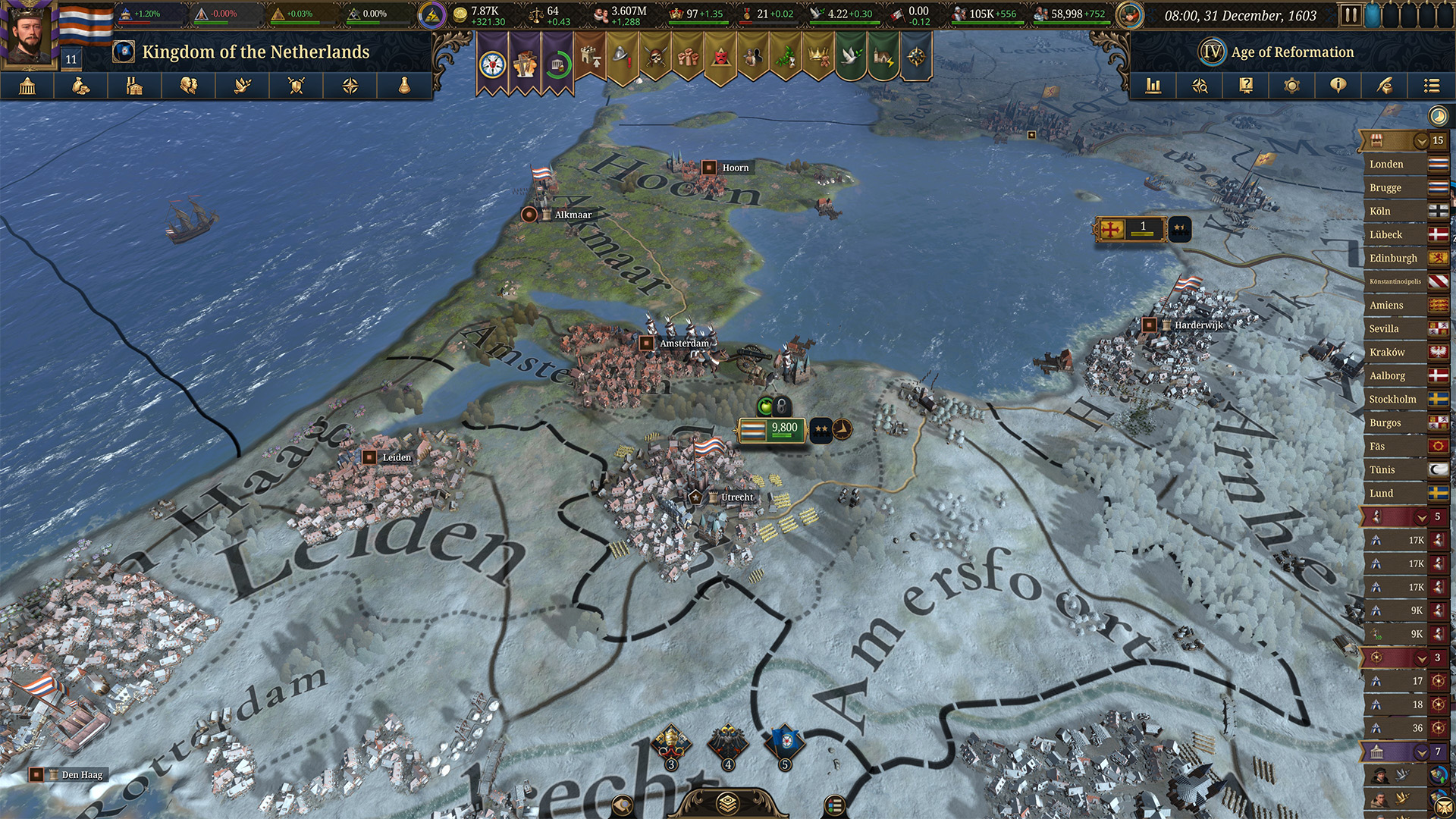Collapse the markets outliner section
This screenshot has height=819, width=1456.
tap(1421, 141)
